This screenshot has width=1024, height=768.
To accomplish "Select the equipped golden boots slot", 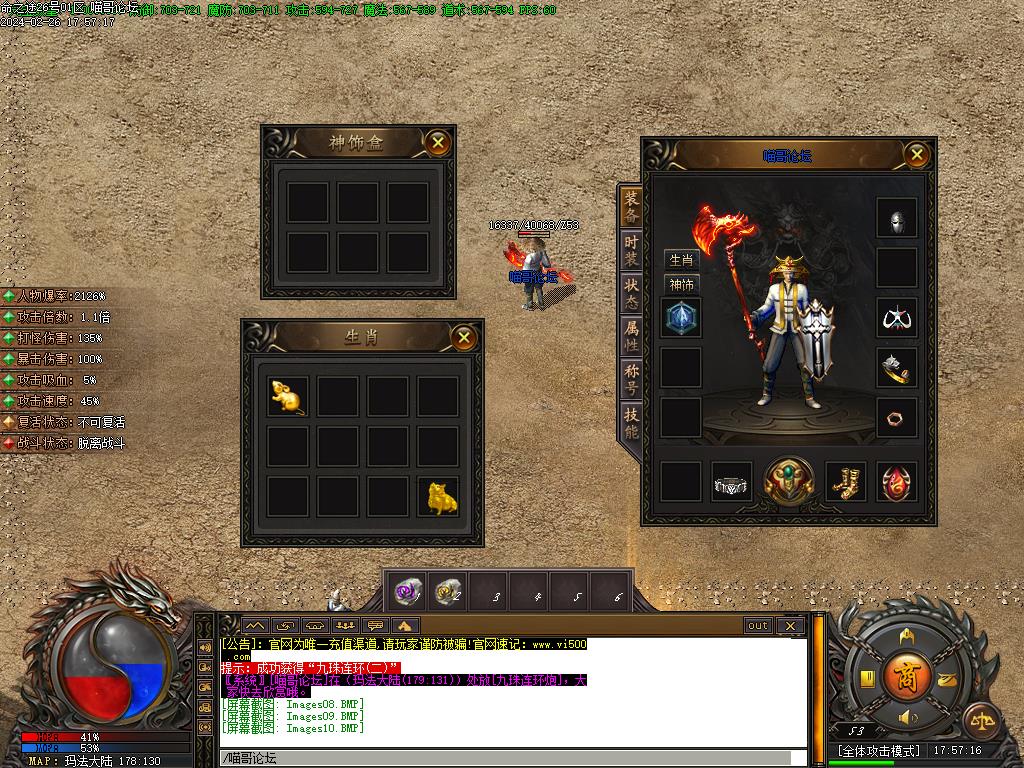I will [846, 483].
